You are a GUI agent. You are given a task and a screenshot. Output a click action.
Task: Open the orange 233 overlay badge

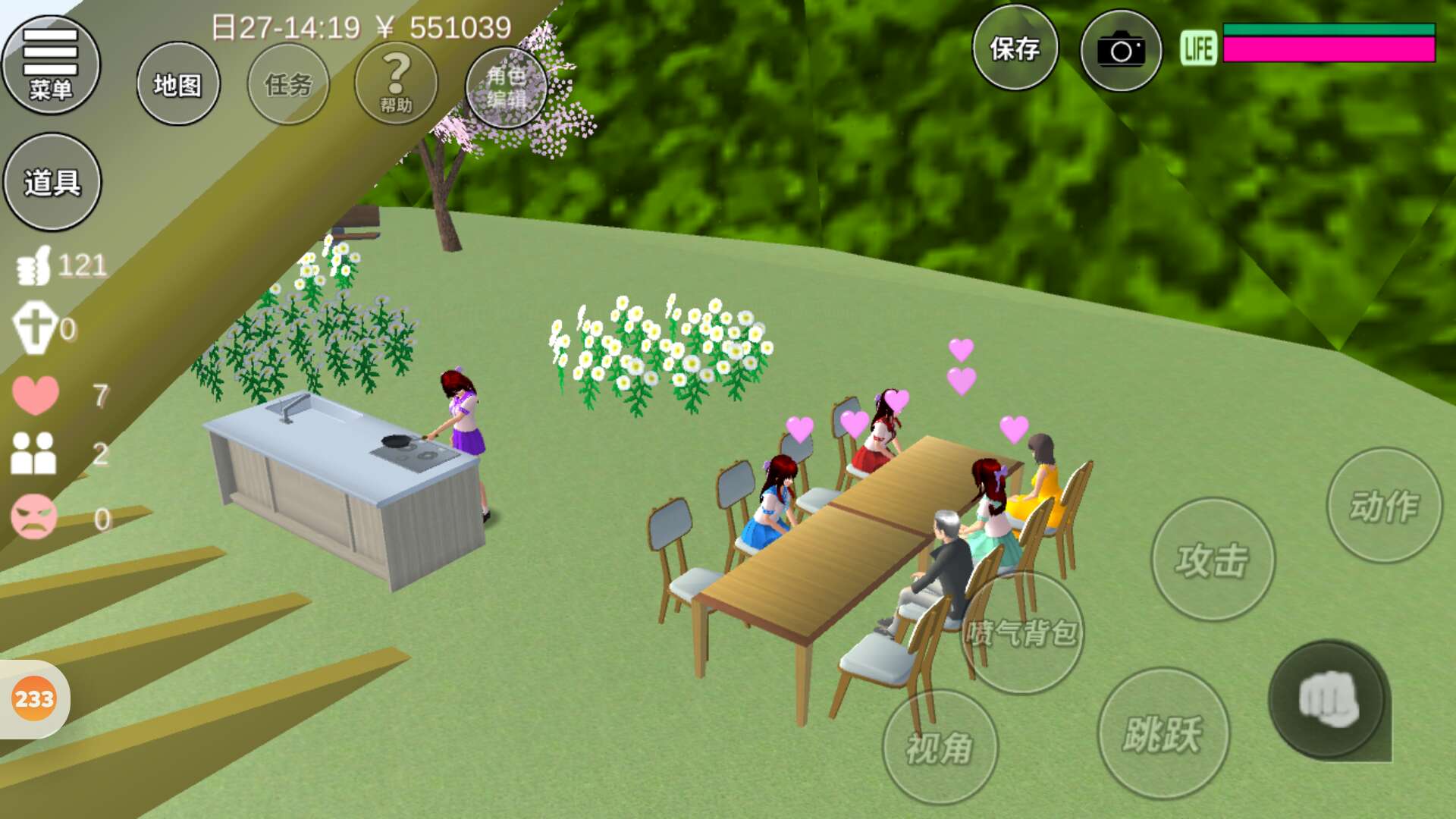click(34, 698)
